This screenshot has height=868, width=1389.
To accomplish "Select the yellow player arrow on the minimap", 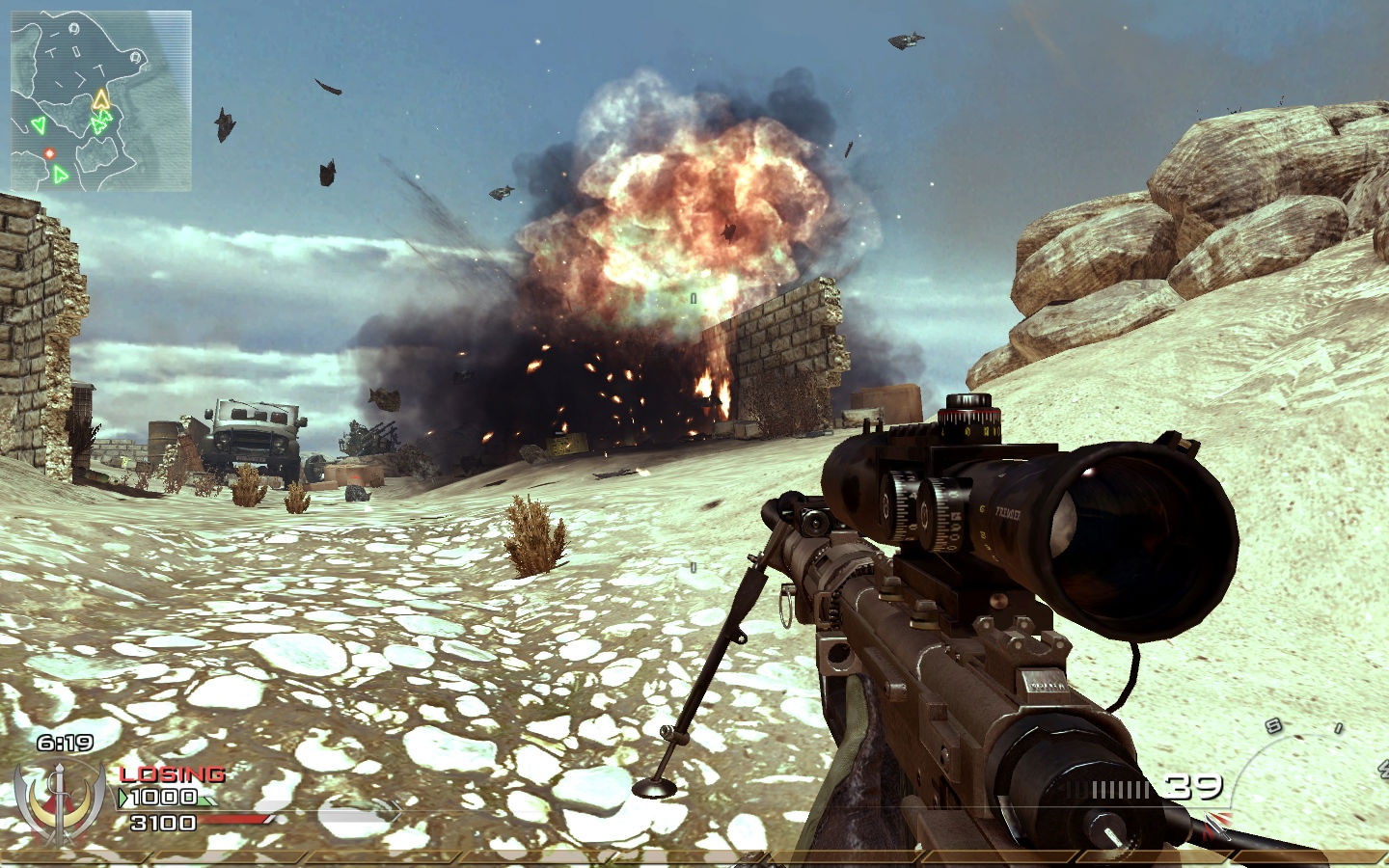I will [100, 99].
